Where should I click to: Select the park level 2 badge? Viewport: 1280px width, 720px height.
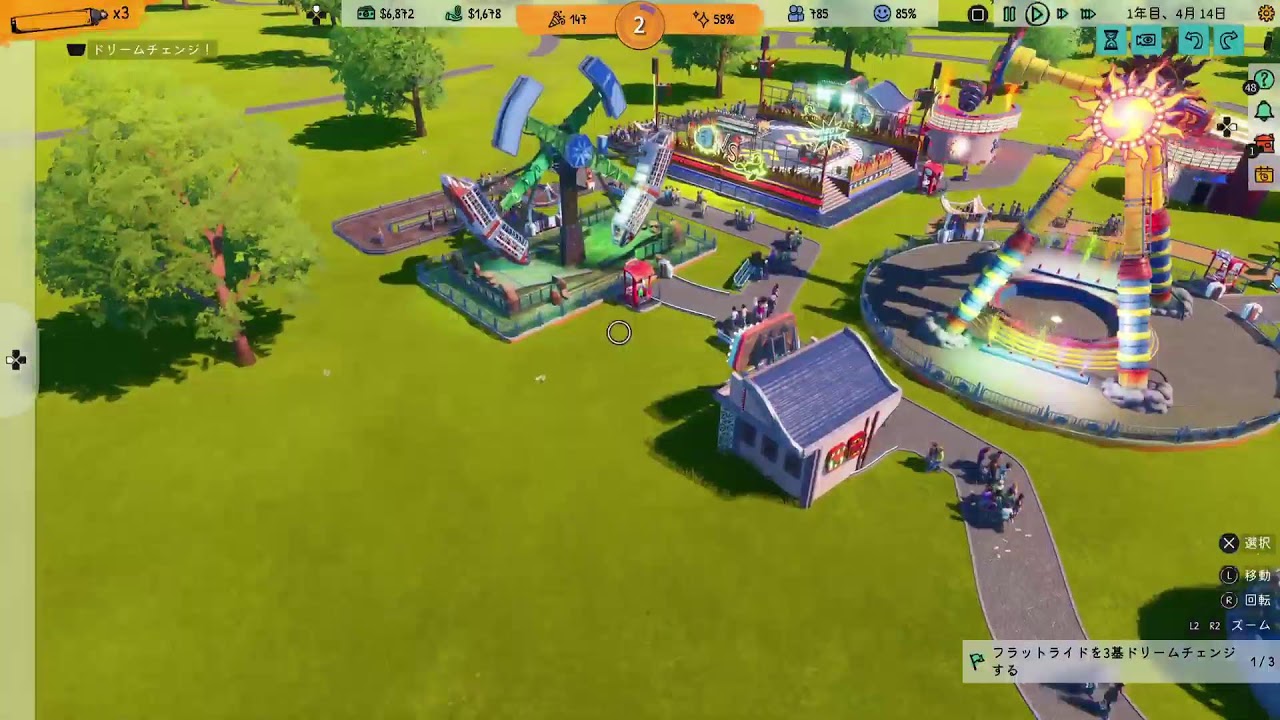639,25
